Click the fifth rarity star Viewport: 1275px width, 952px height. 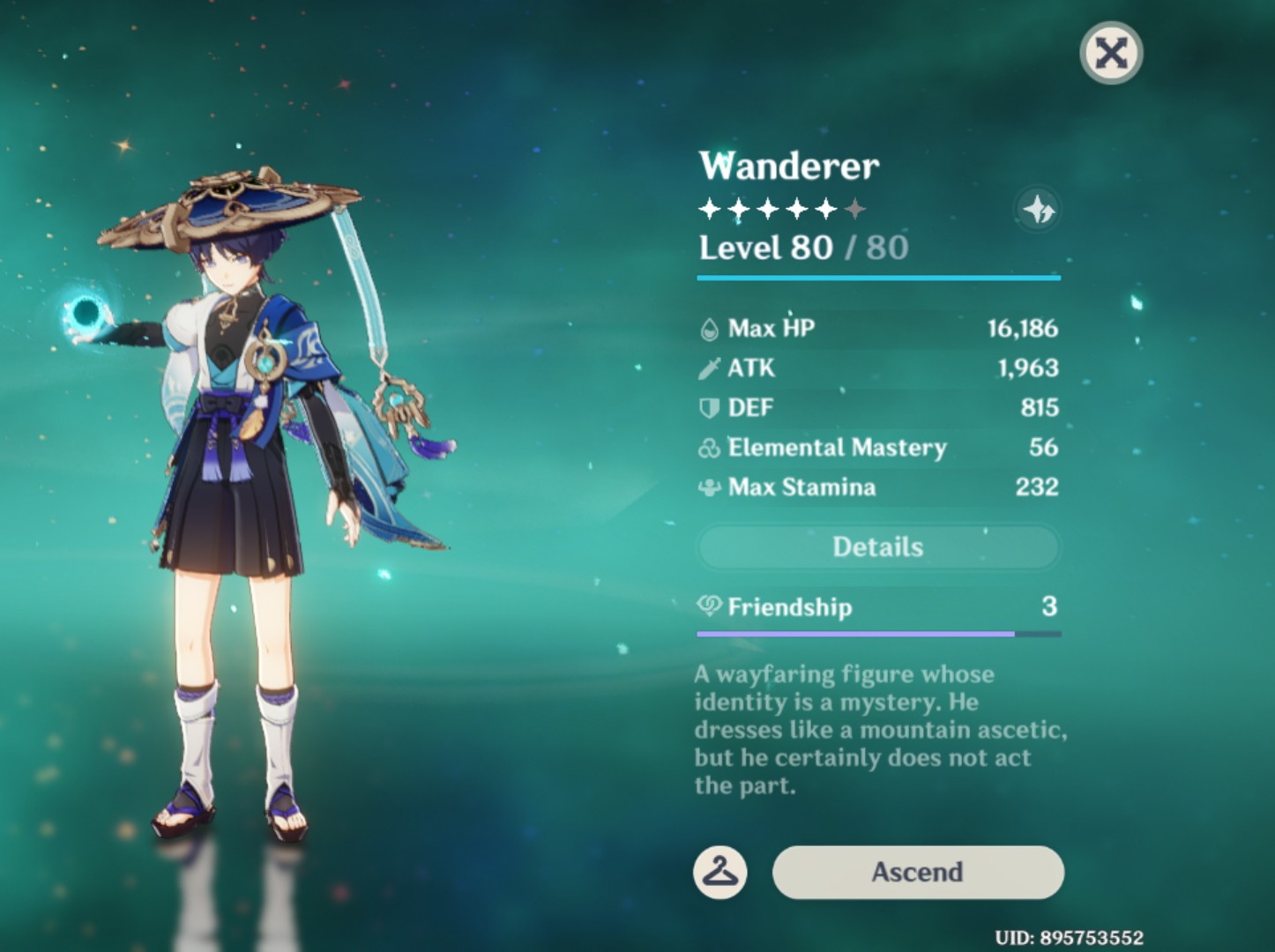pyautogui.click(x=826, y=208)
